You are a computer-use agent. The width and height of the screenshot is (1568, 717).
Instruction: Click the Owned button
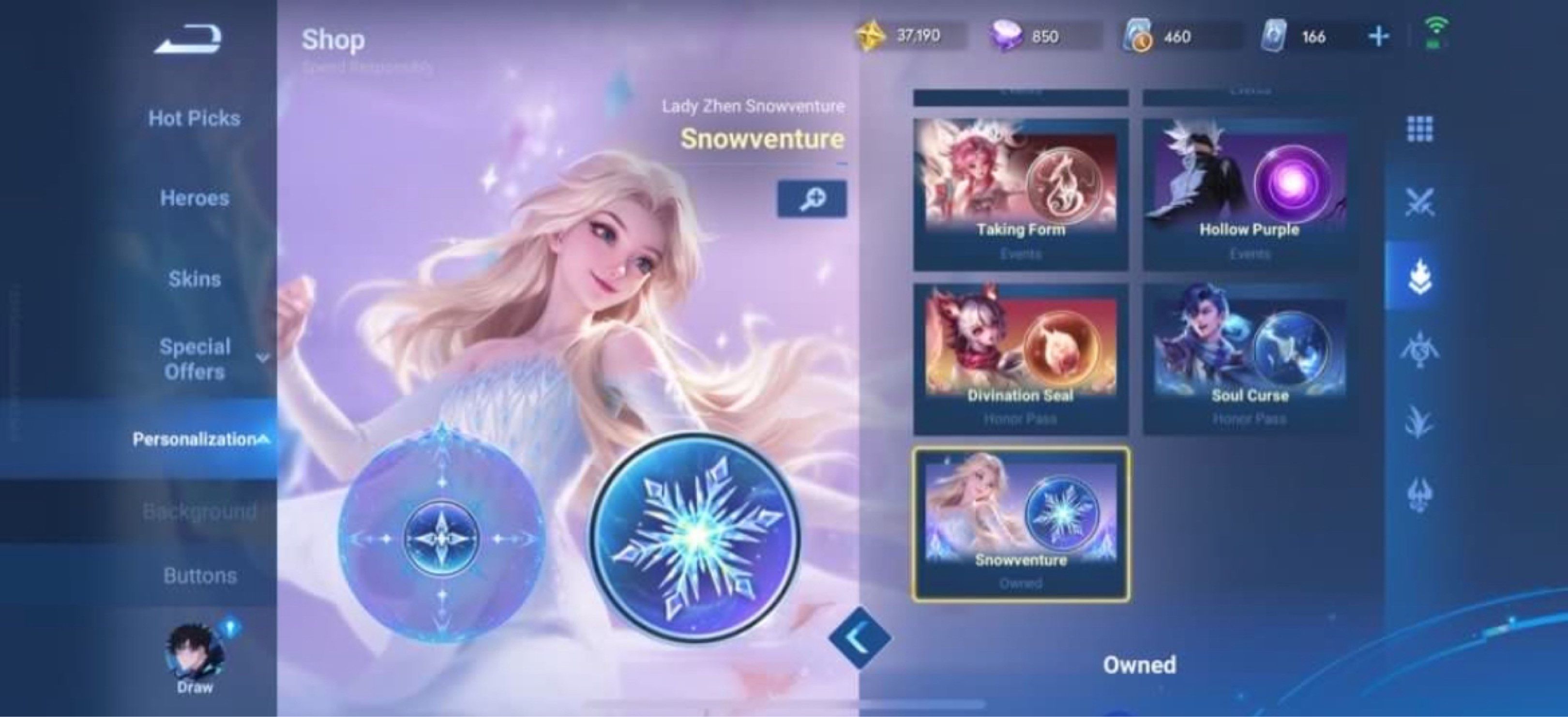[1140, 664]
